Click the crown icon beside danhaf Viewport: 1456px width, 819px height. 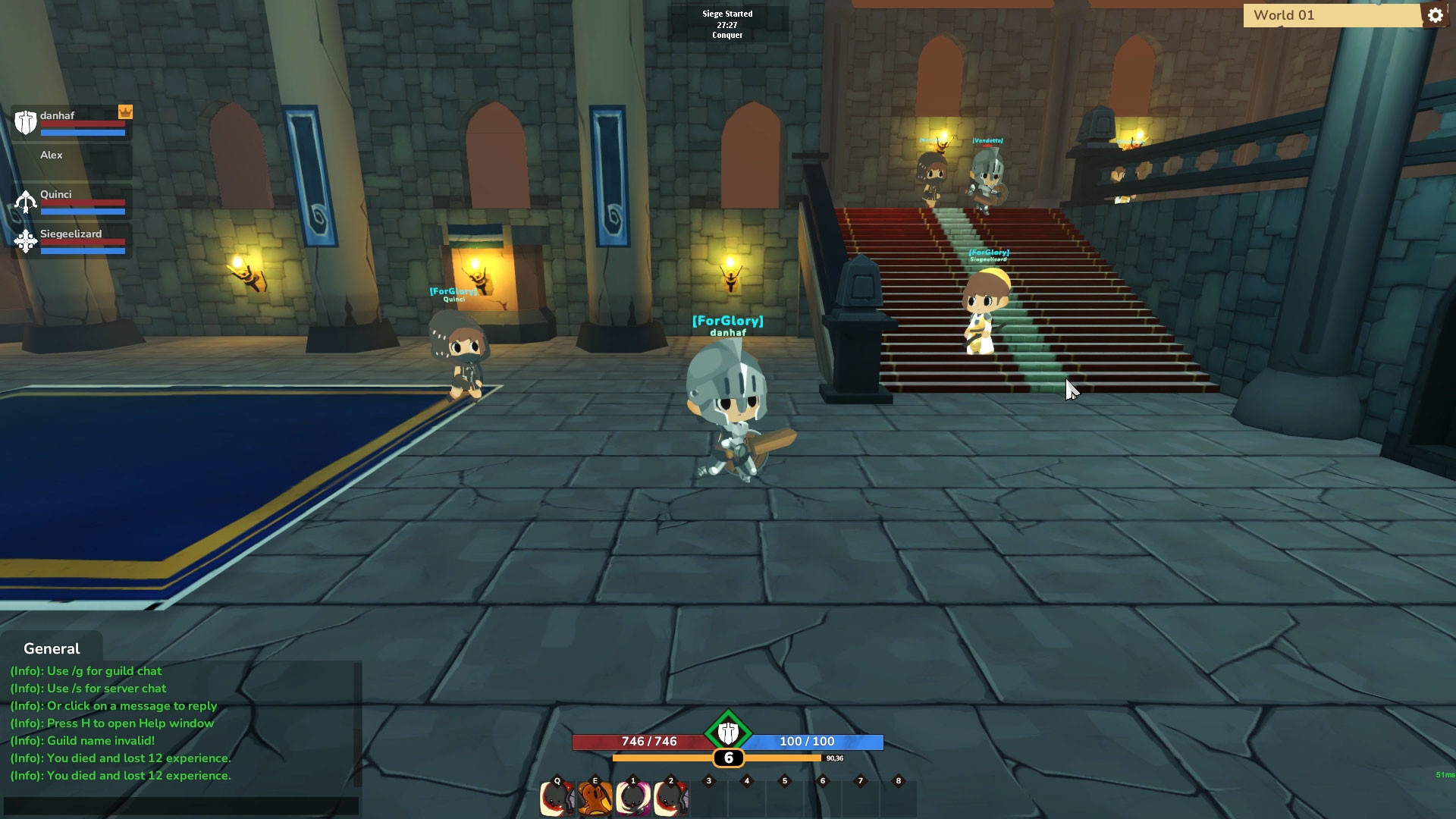point(125,112)
